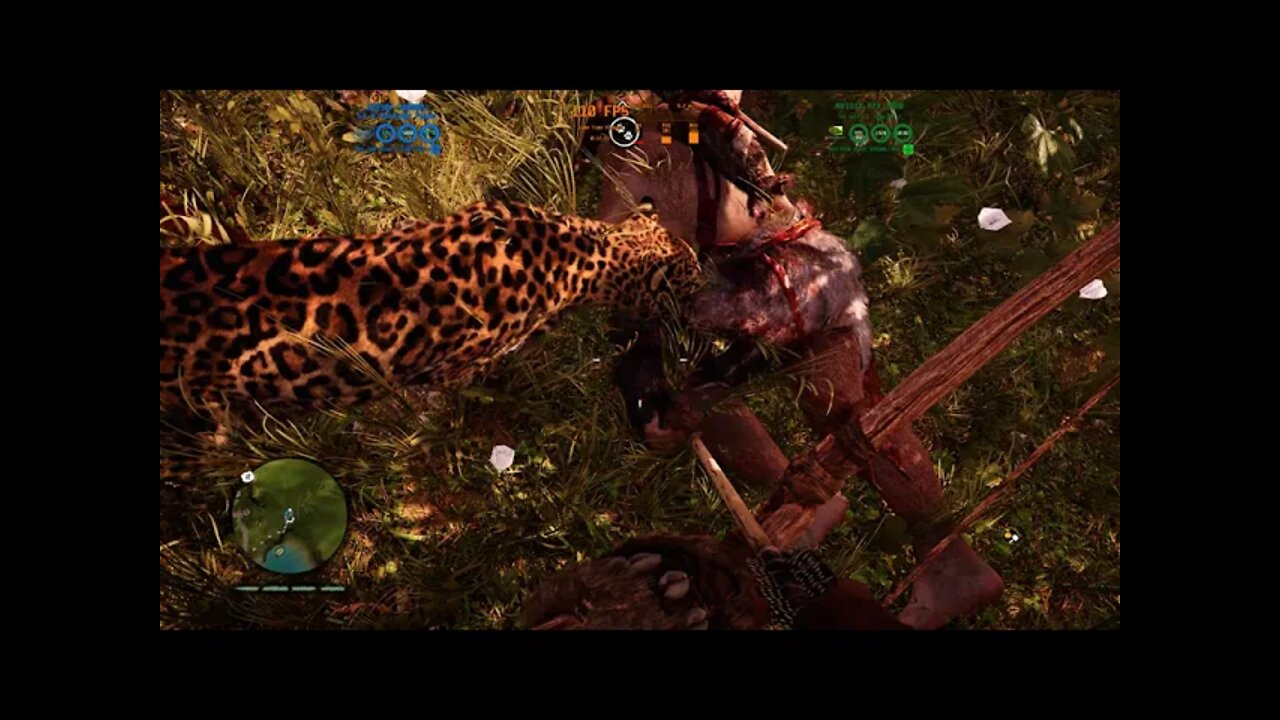Image resolution: width=1280 pixels, height=720 pixels.
Task: Toggle the green square indicator in NVIDIA overlay
Action: click(908, 149)
